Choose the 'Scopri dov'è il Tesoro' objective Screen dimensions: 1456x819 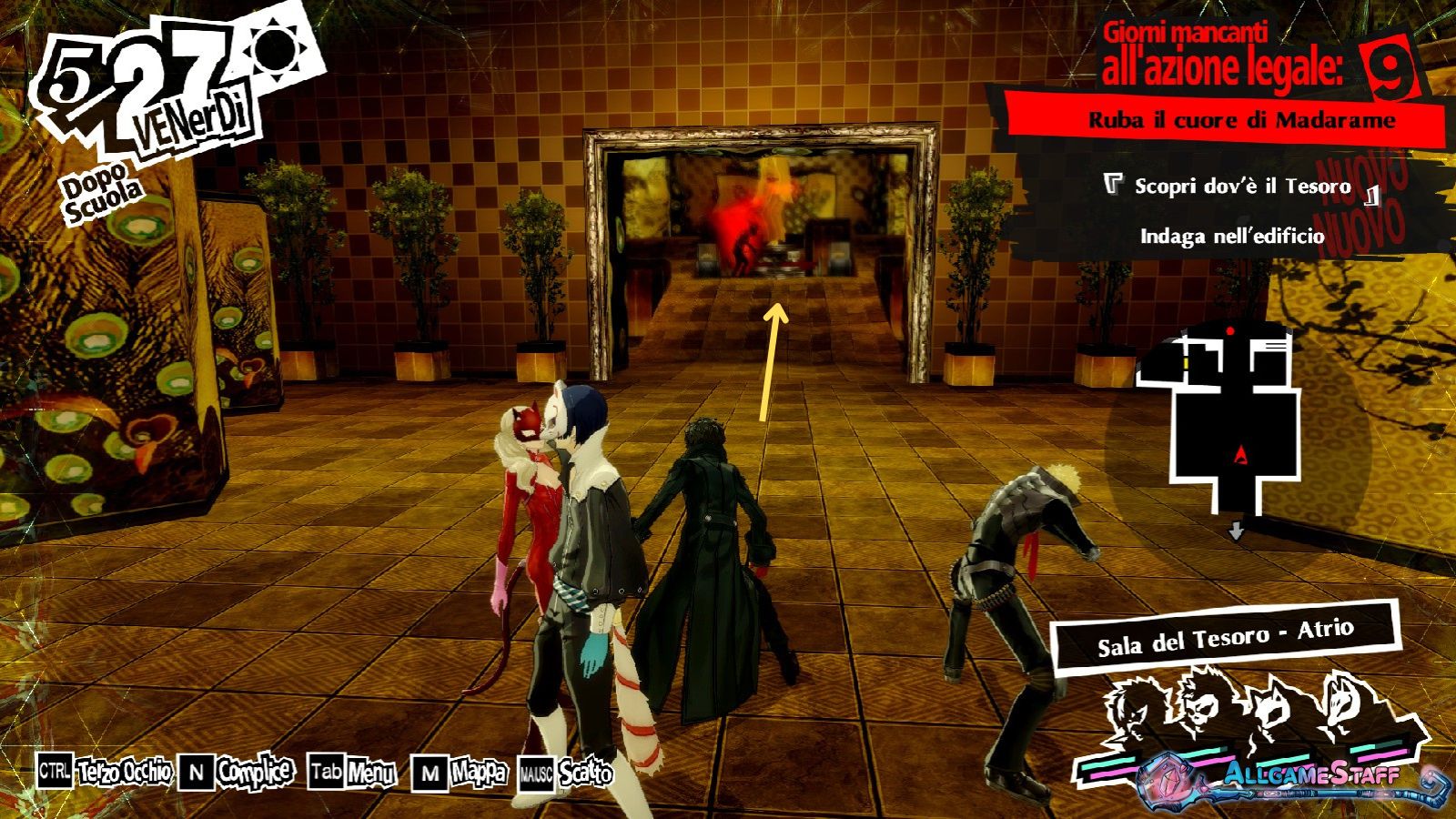(1241, 187)
